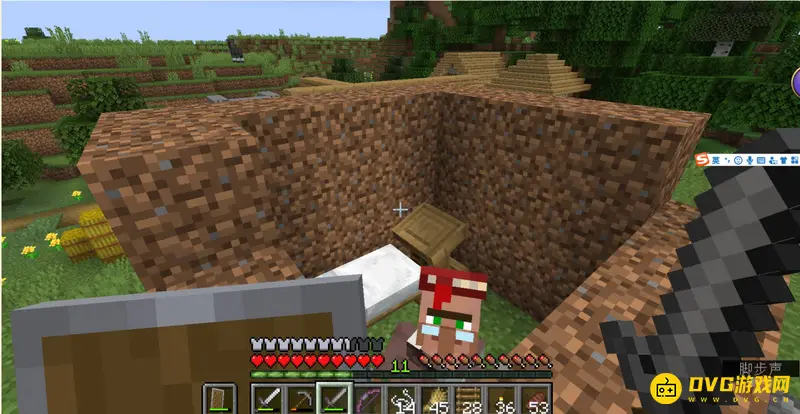Select the raw meat stack of 53
Image resolution: width=800 pixels, height=414 pixels.
pyautogui.click(x=538, y=400)
